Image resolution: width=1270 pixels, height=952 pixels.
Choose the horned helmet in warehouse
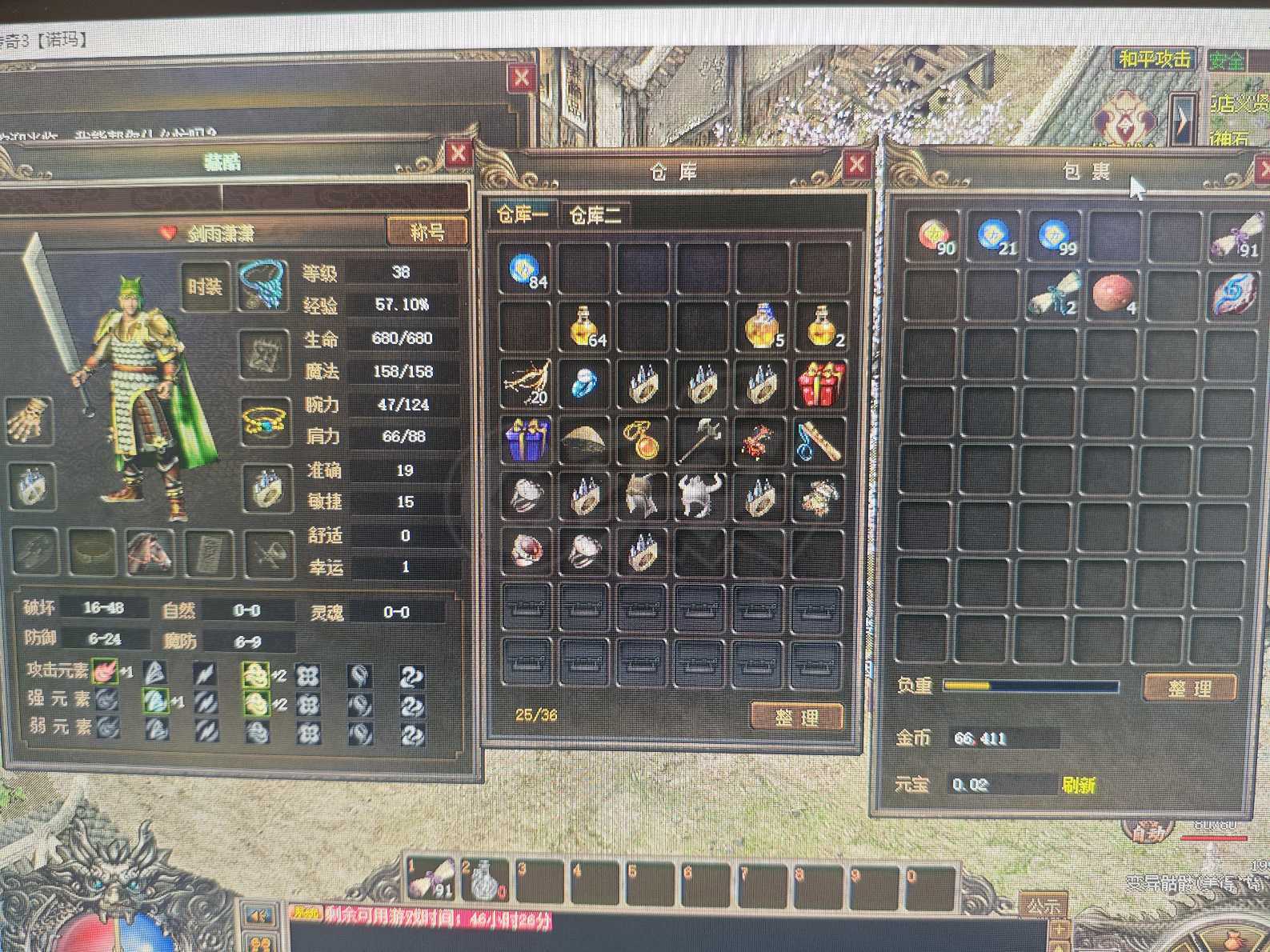[701, 495]
